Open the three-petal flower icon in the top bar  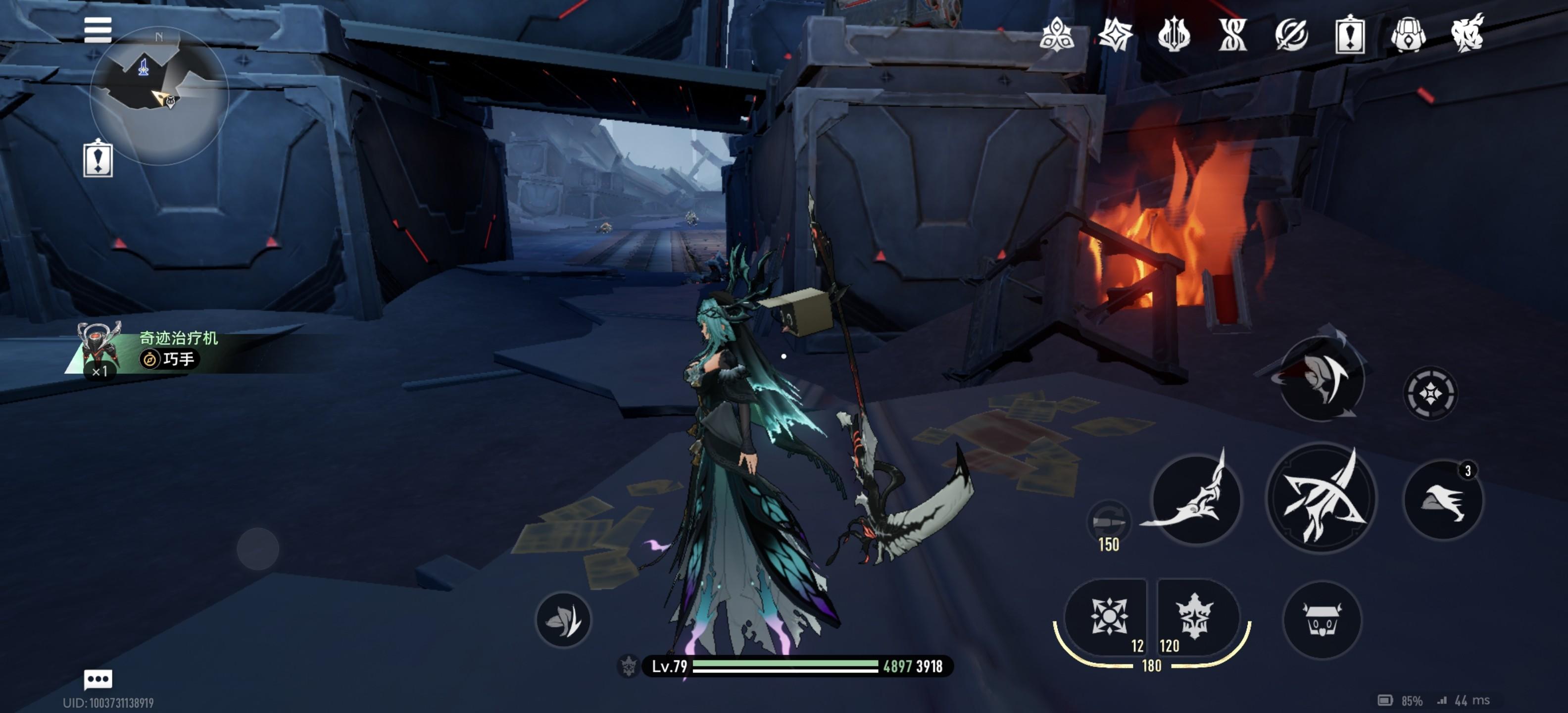[1057, 35]
